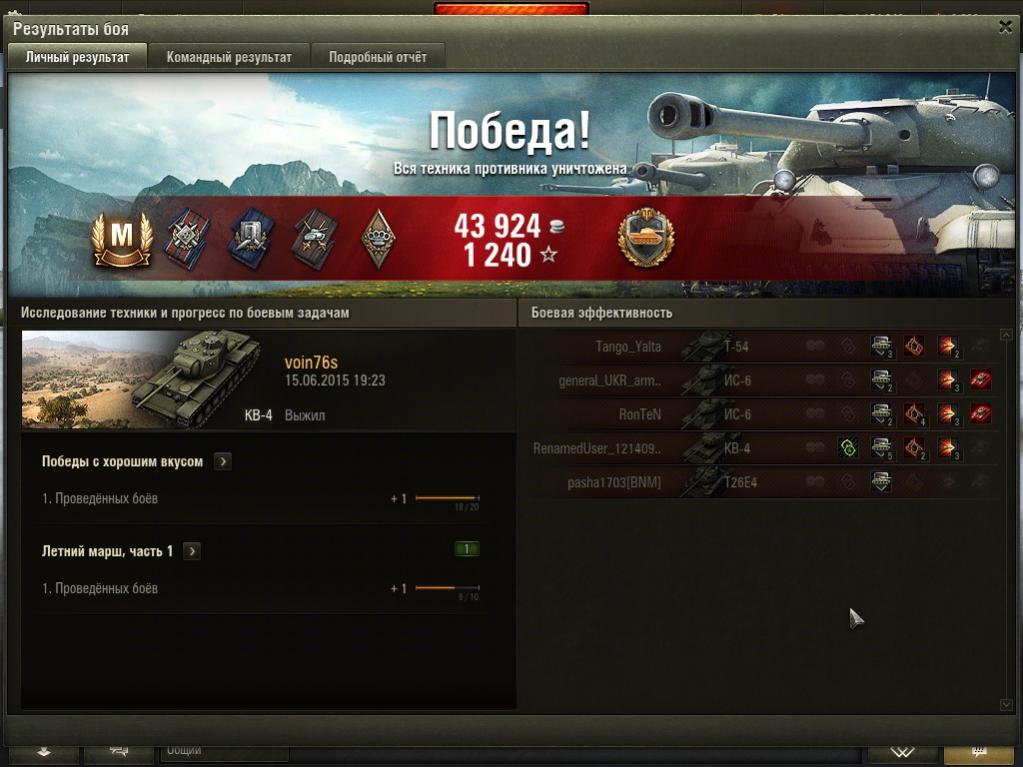Click the efficiency list scroll-up arrow
This screenshot has width=1023, height=767.
1006,335
